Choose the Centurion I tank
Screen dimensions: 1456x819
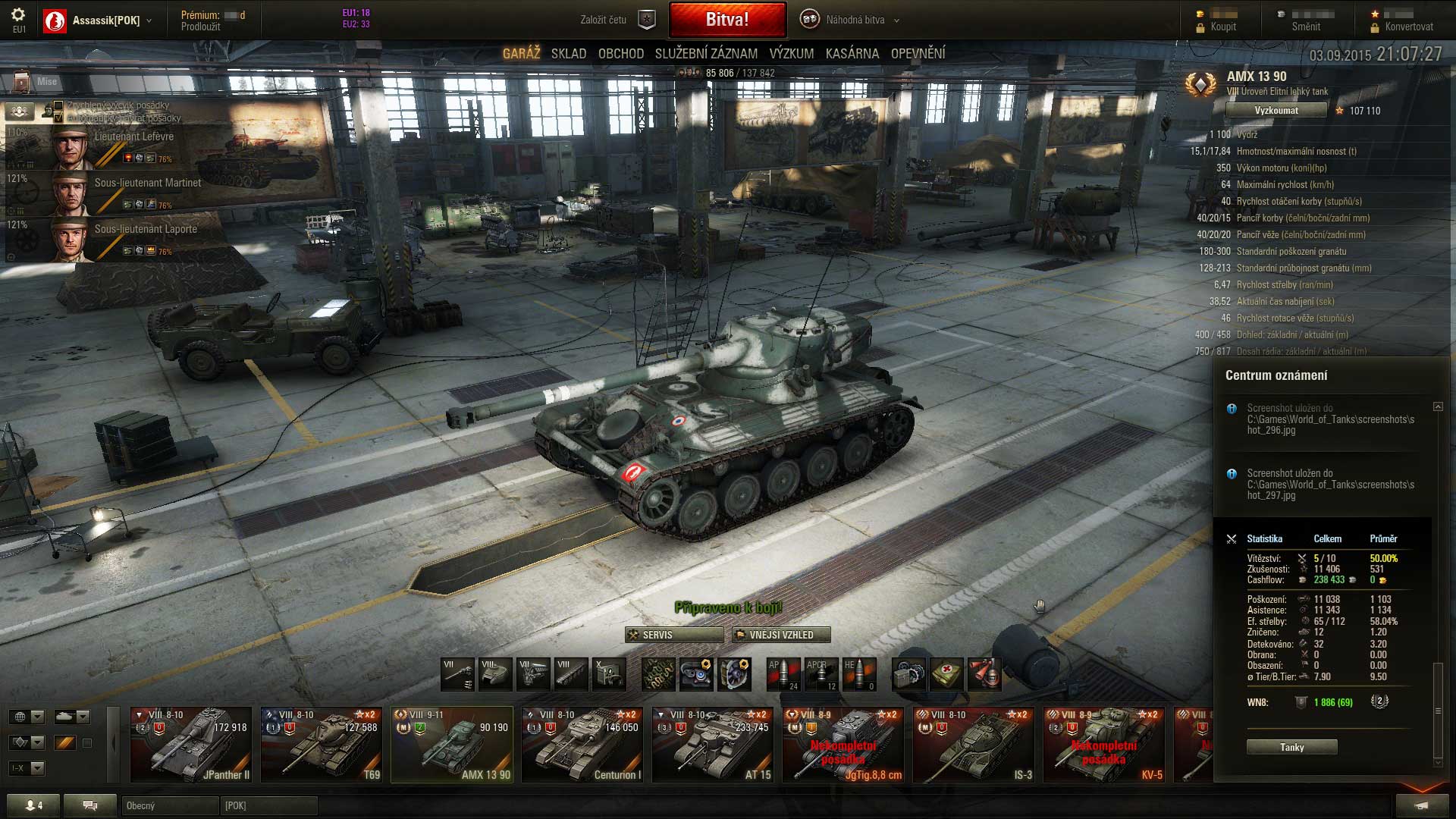tap(582, 744)
